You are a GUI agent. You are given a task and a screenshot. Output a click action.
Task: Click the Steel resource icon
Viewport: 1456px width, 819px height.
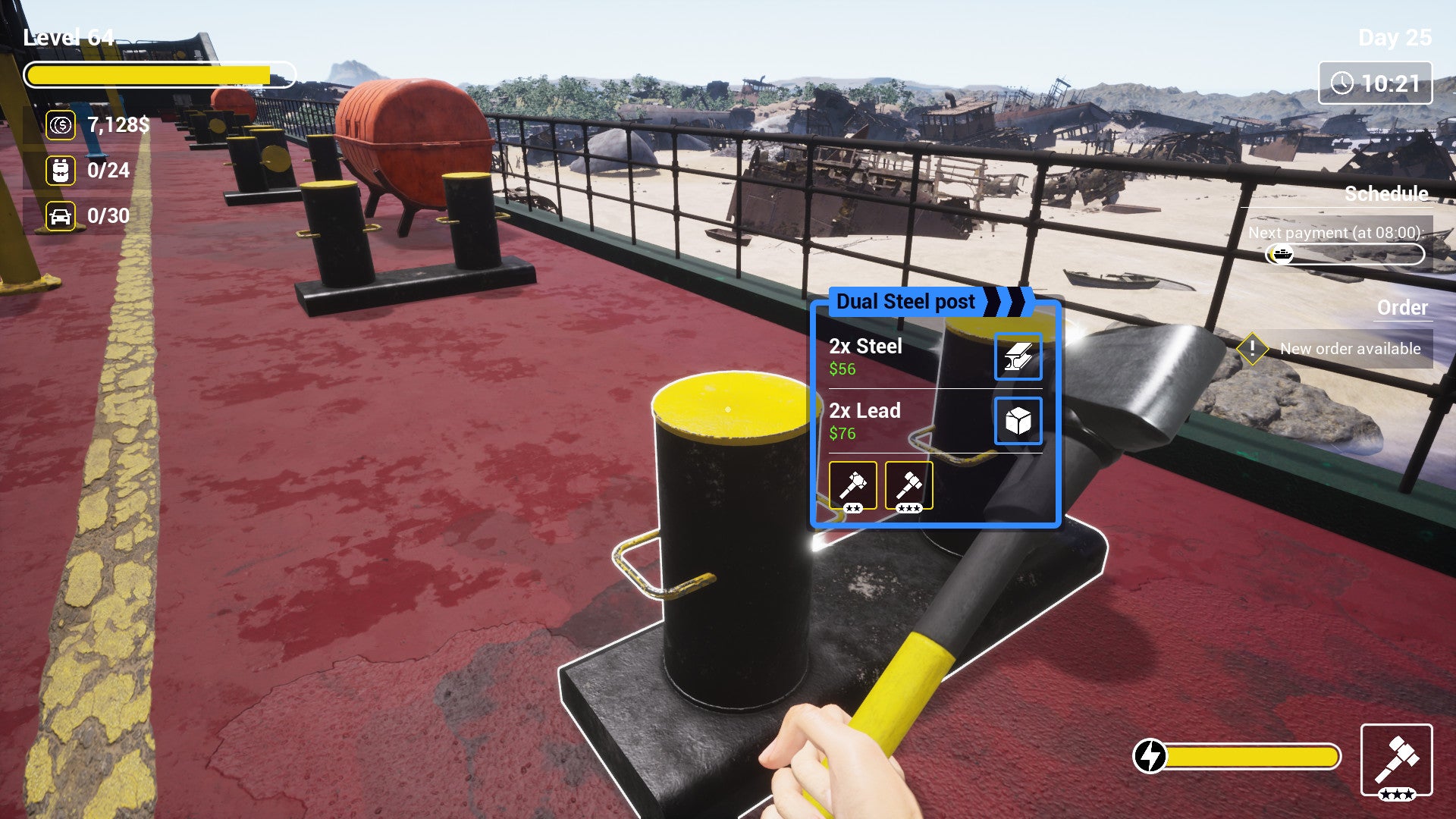pos(1018,357)
